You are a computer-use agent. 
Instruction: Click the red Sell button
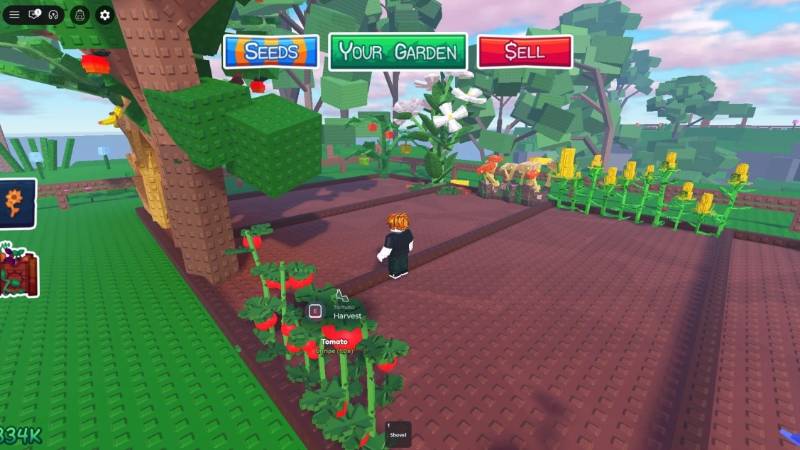pos(524,52)
